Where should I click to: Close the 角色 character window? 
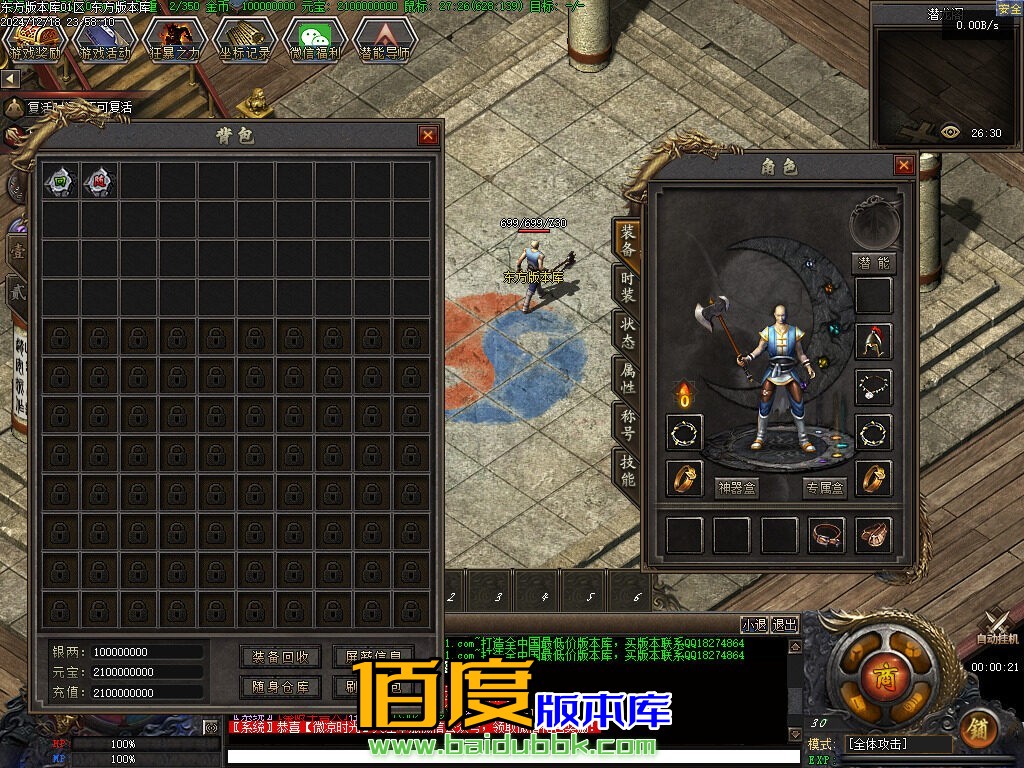(904, 166)
